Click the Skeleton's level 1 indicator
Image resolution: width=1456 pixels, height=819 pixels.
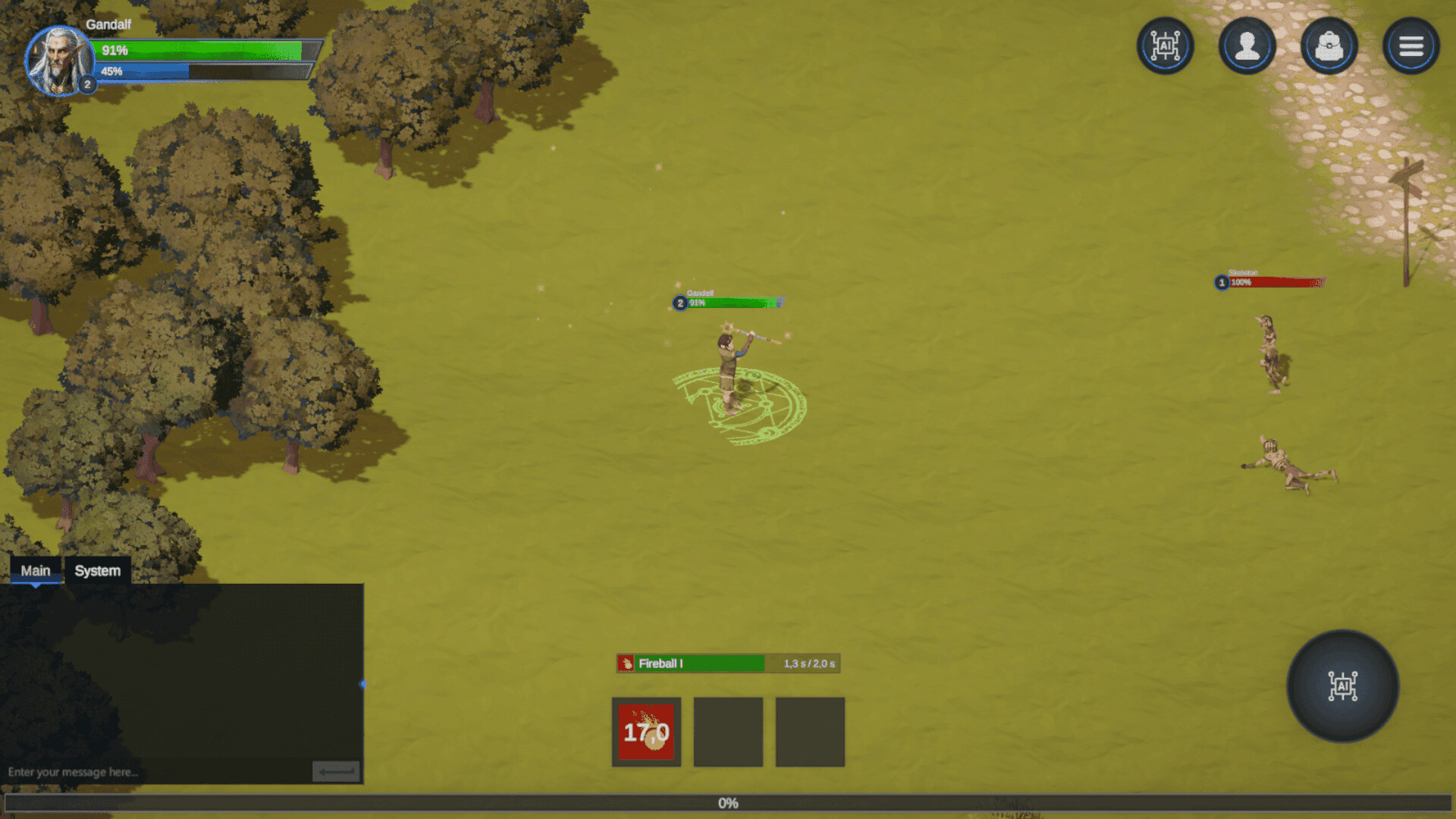click(x=1222, y=281)
